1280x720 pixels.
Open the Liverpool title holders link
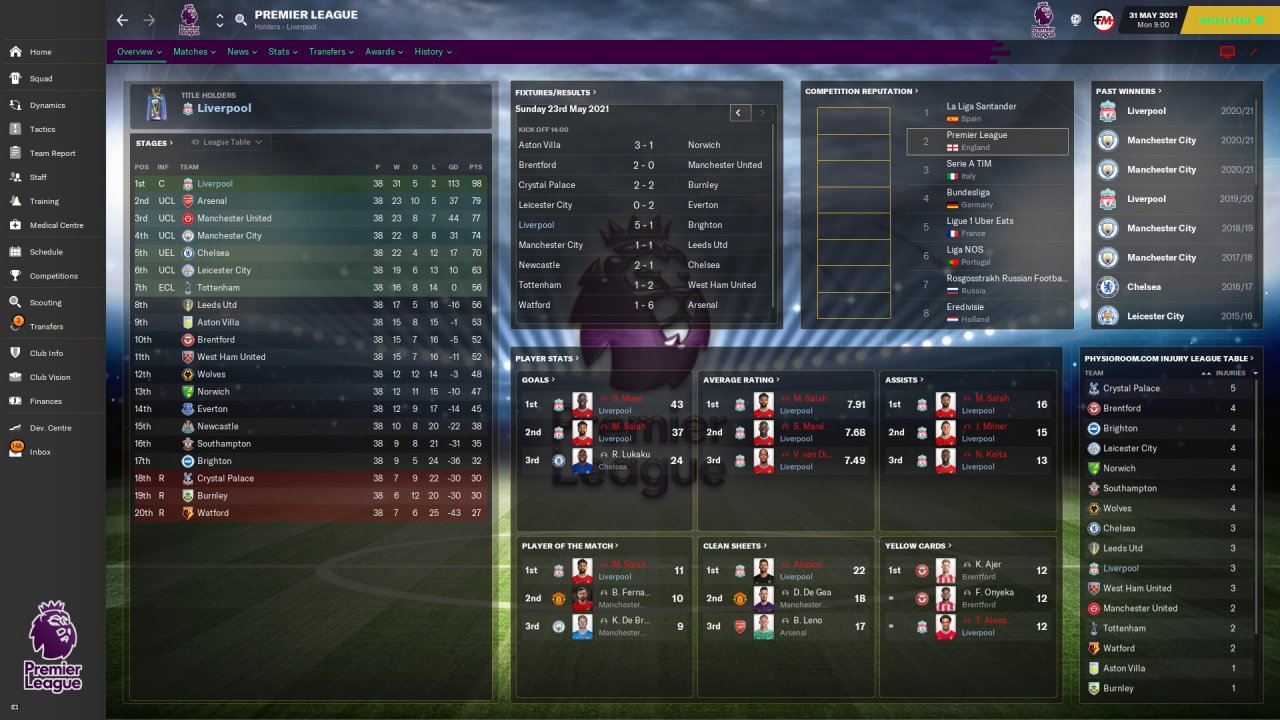click(x=224, y=108)
